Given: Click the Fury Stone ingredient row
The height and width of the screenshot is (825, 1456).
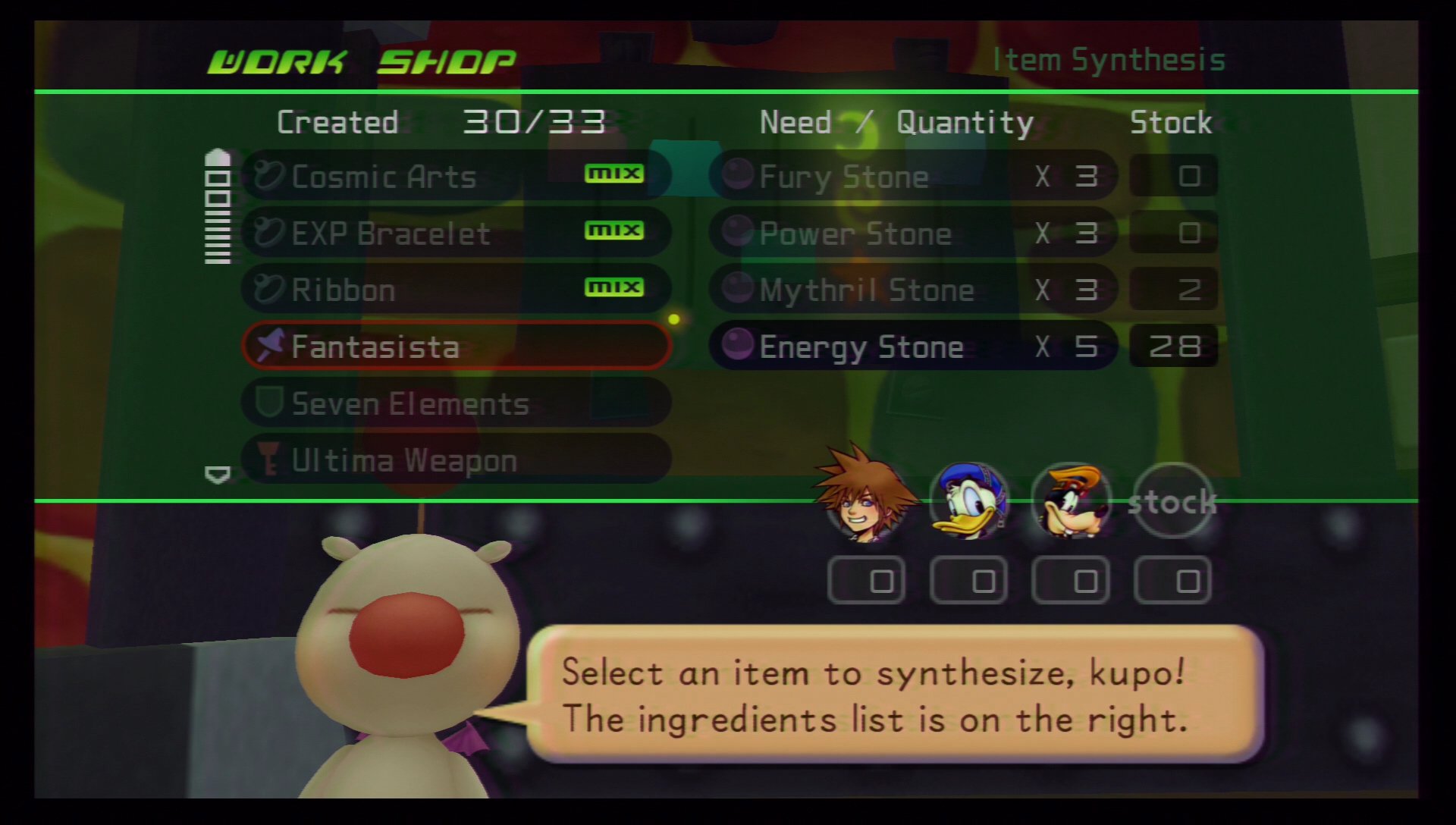Looking at the screenshot, I should point(912,177).
